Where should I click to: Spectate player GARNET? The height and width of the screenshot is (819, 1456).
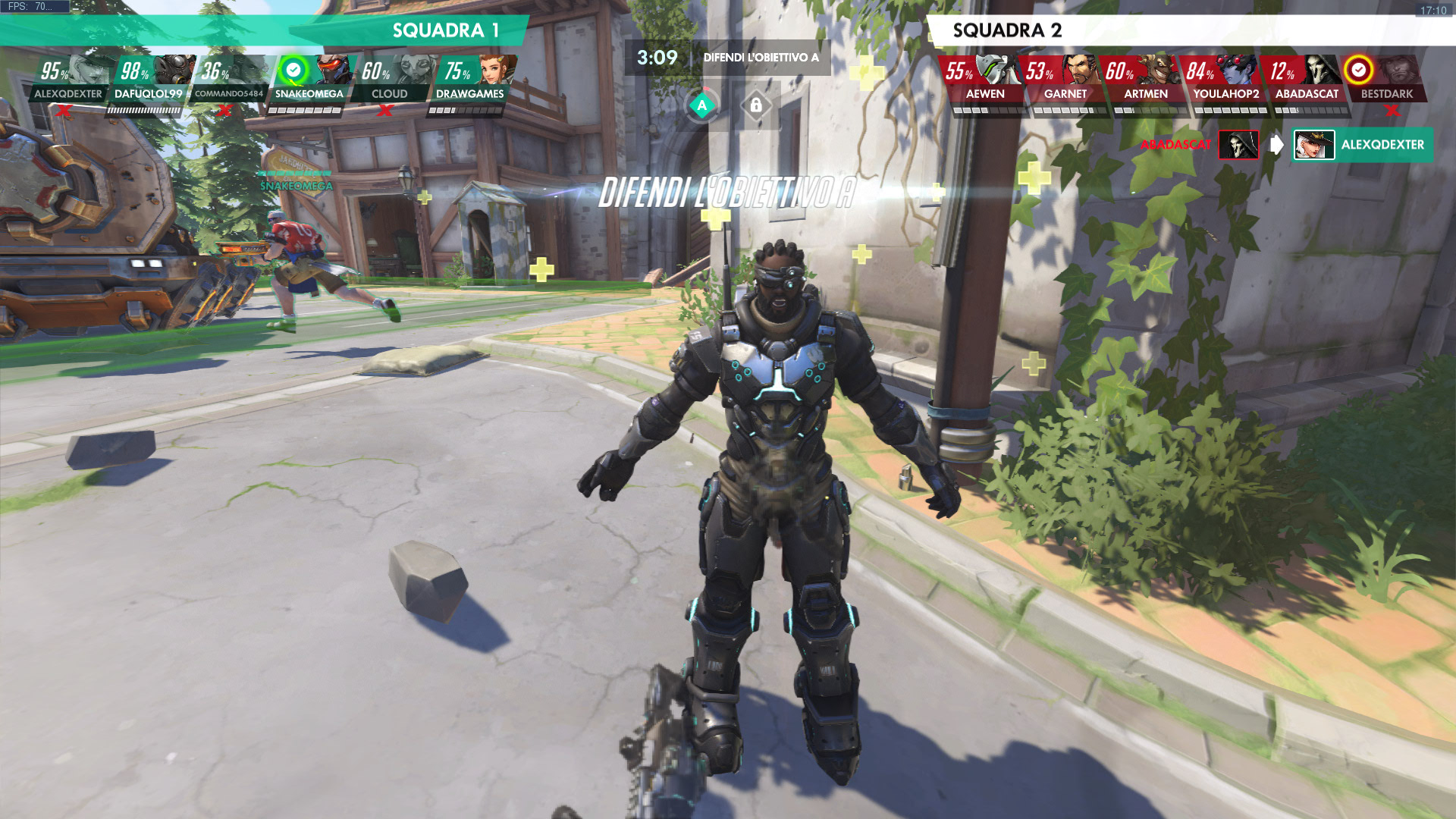click(x=1065, y=79)
